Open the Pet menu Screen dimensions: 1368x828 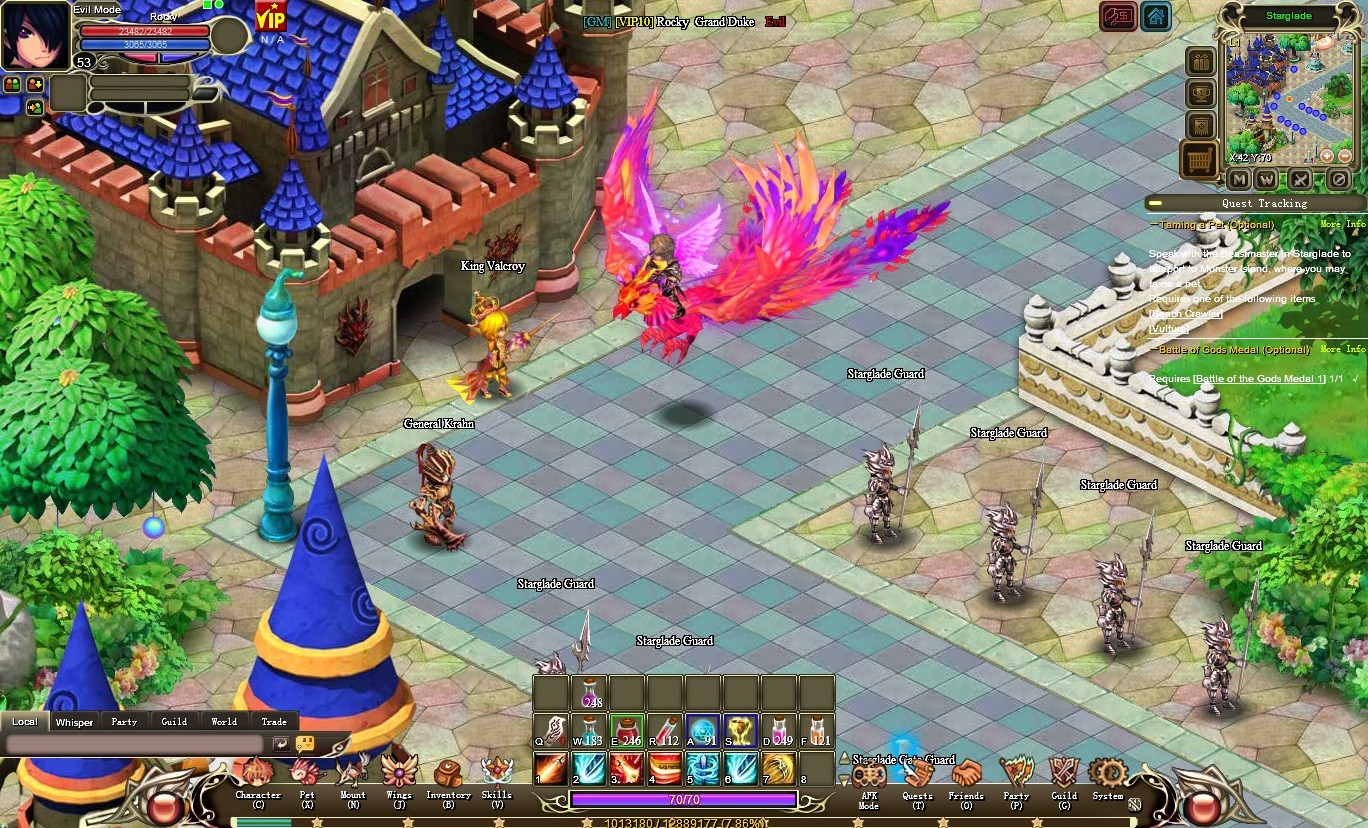306,777
